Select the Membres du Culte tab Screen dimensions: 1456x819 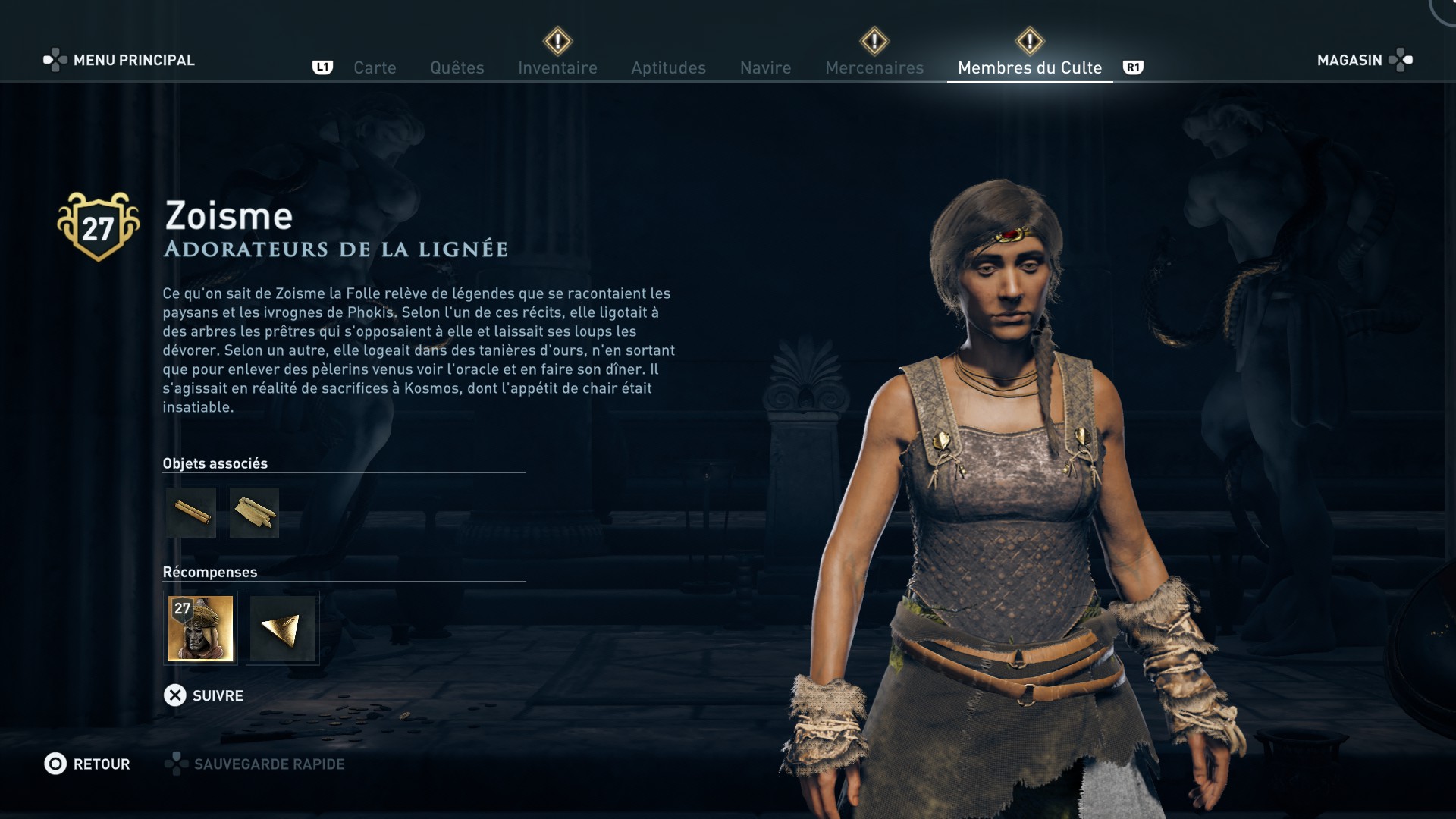[1029, 67]
